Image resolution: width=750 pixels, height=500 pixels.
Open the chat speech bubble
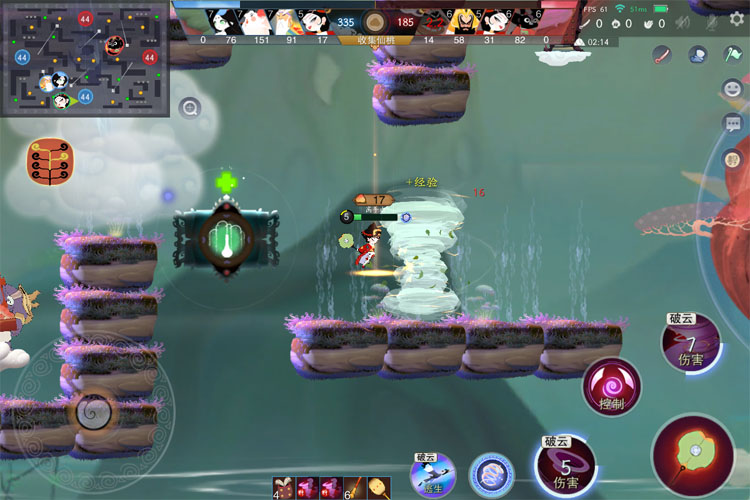(x=733, y=124)
